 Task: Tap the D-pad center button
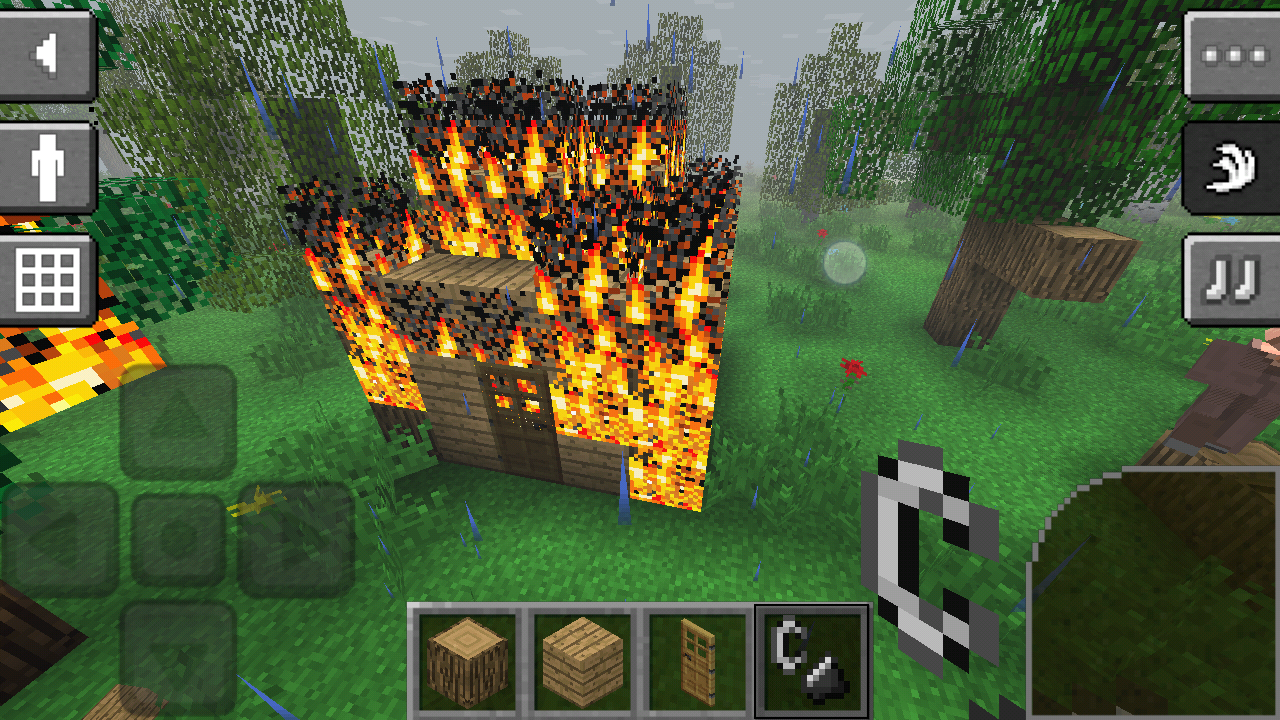[178, 540]
